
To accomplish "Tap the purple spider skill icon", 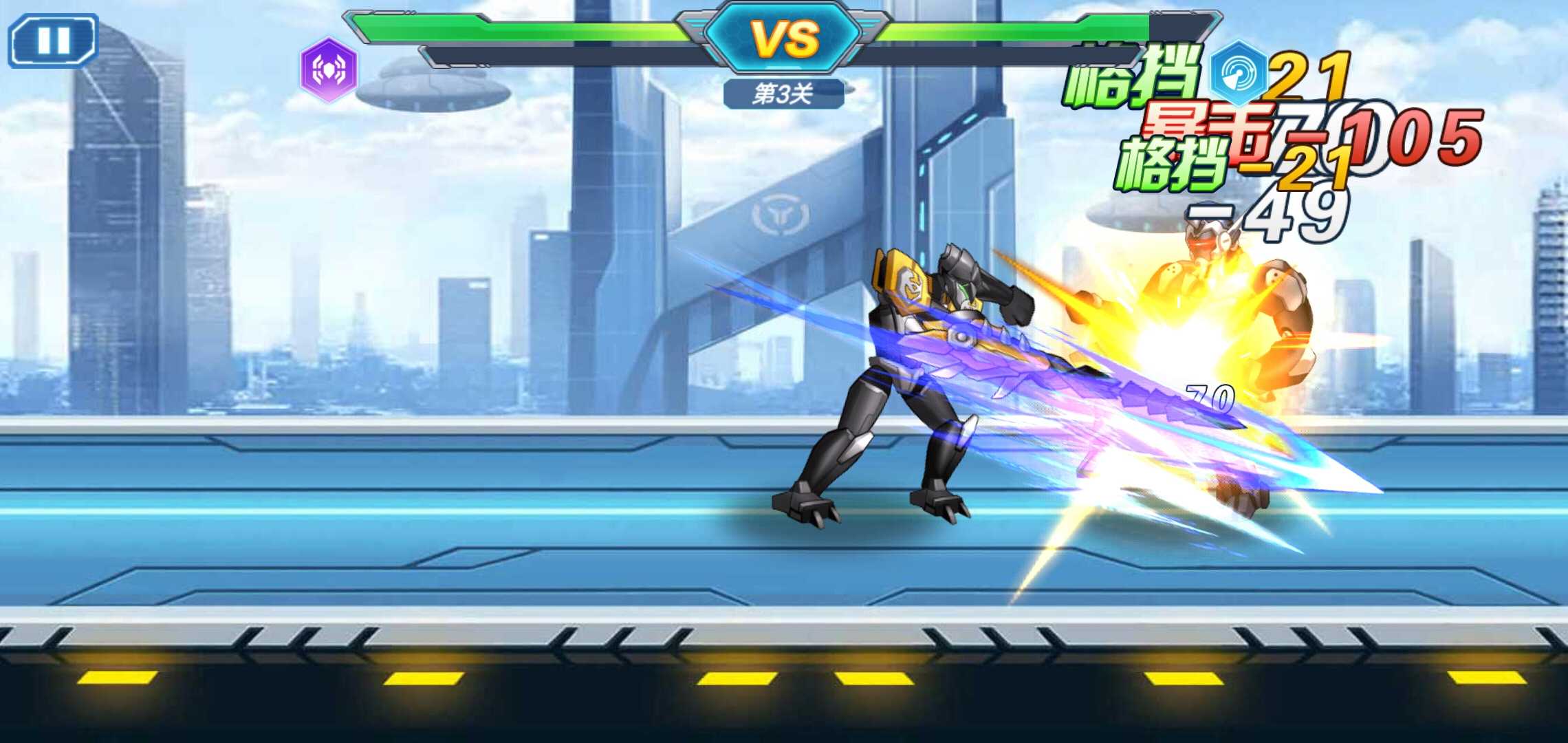I will (329, 69).
